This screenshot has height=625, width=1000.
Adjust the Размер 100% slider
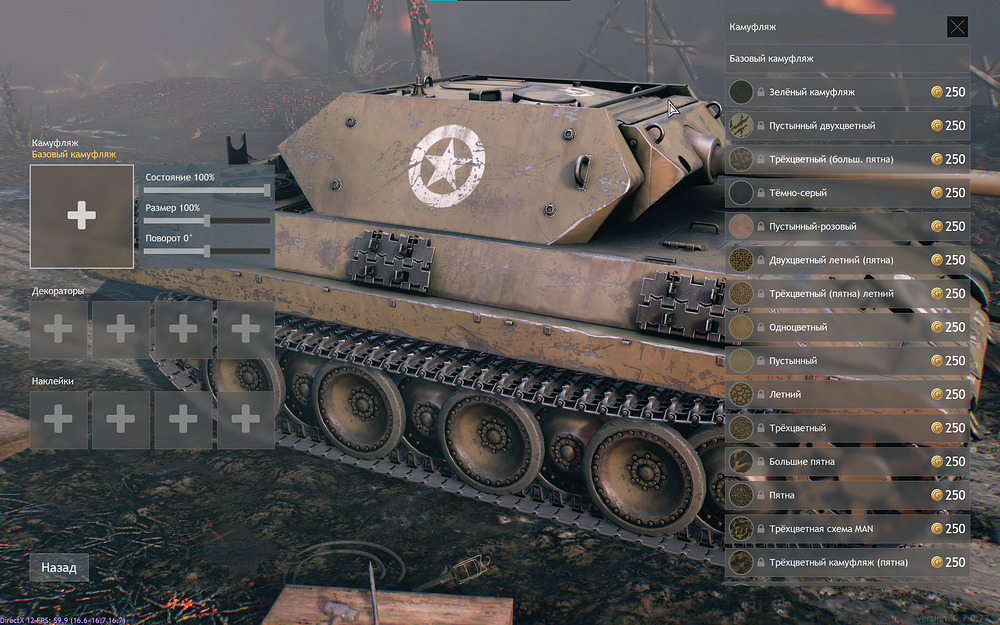[x=207, y=221]
